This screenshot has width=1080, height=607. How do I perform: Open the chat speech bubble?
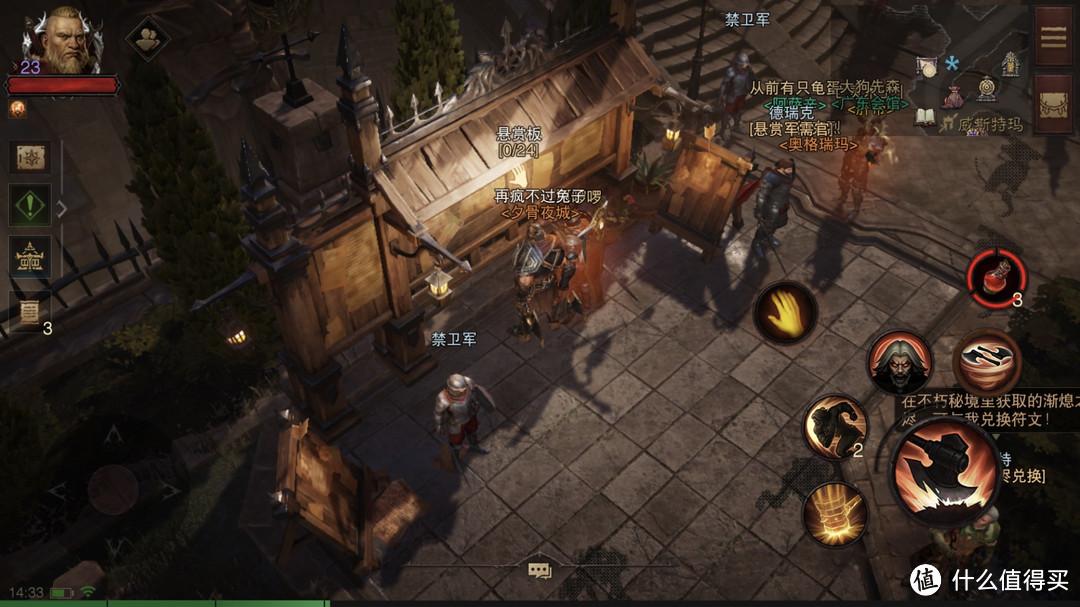pyautogui.click(x=540, y=571)
